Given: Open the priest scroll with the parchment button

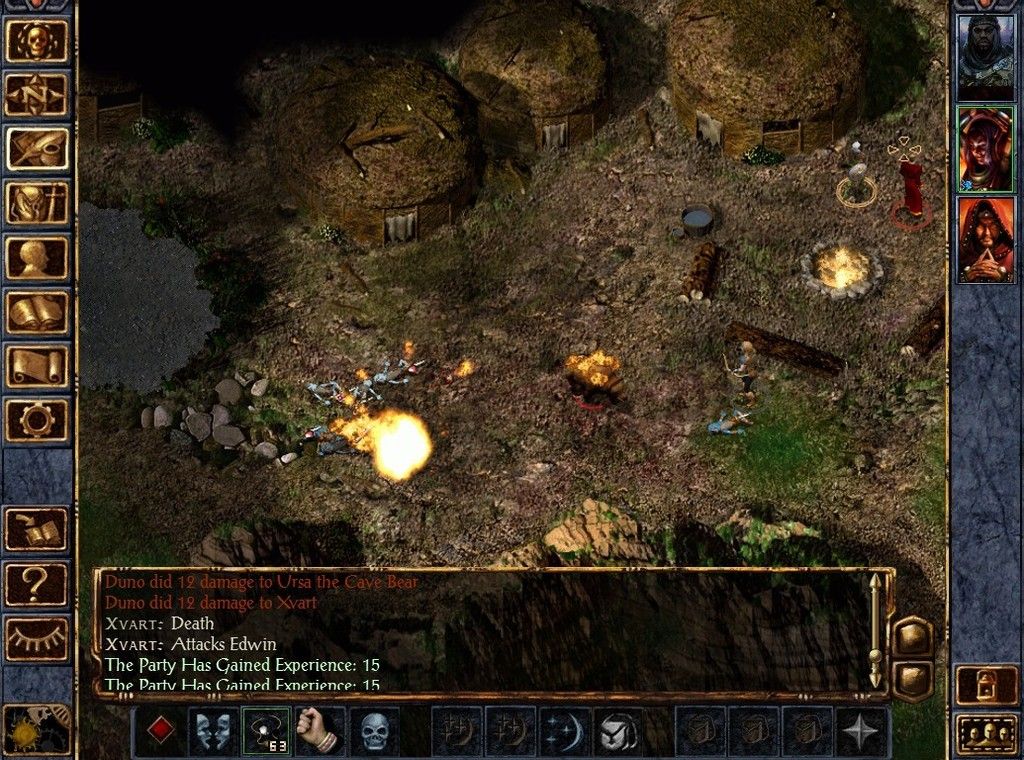Looking at the screenshot, I should click(37, 365).
